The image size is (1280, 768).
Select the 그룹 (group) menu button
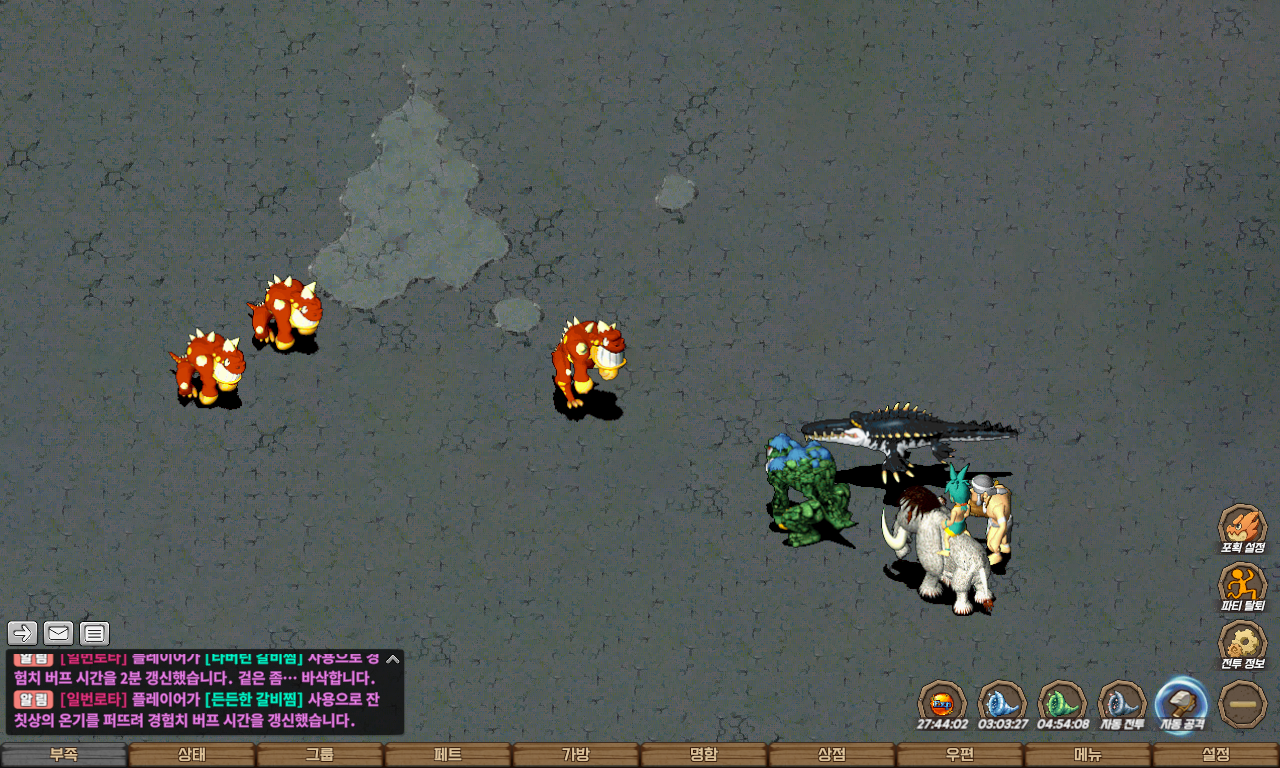pyautogui.click(x=320, y=755)
